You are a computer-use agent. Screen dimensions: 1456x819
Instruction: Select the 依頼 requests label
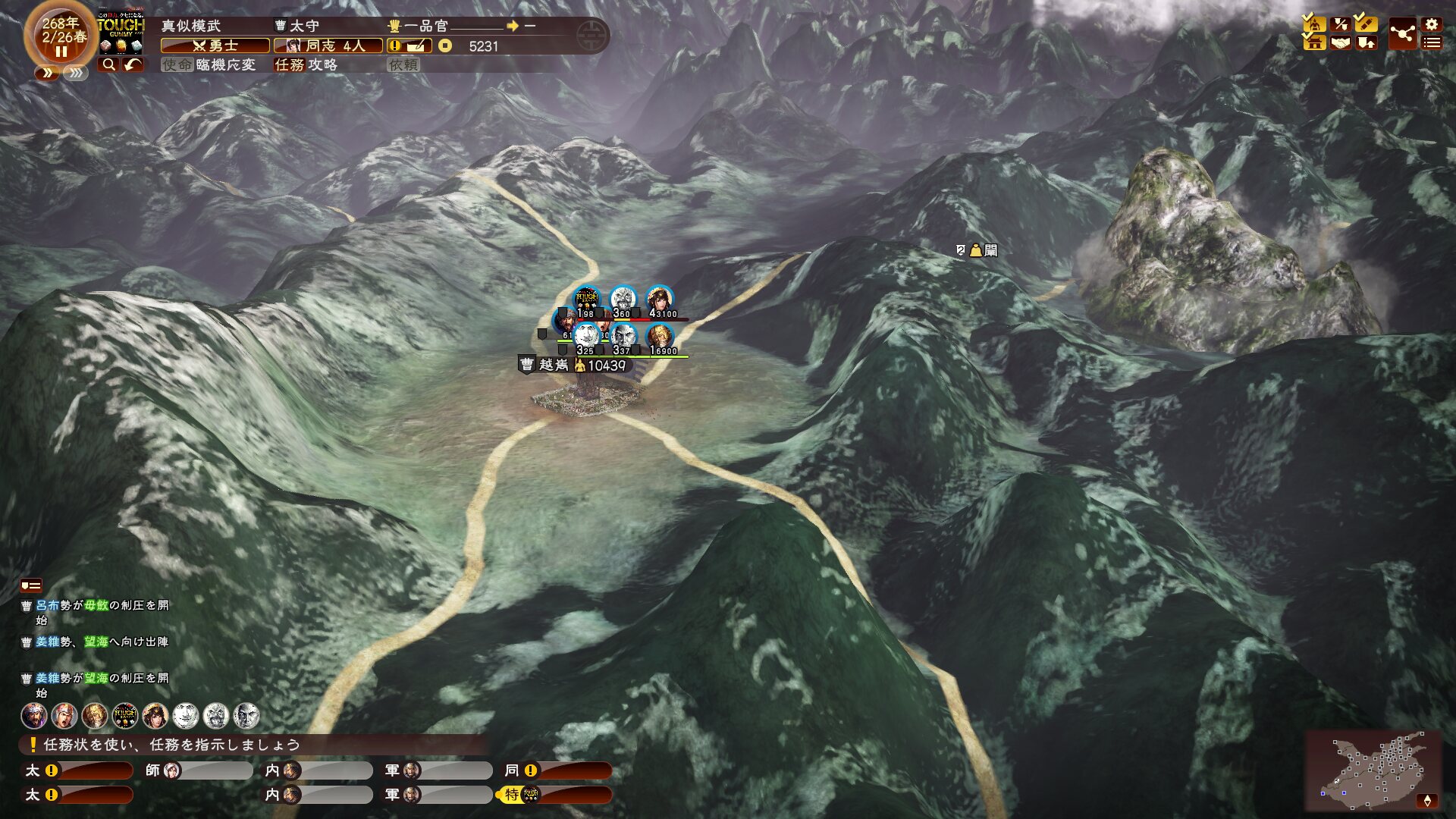pyautogui.click(x=403, y=65)
